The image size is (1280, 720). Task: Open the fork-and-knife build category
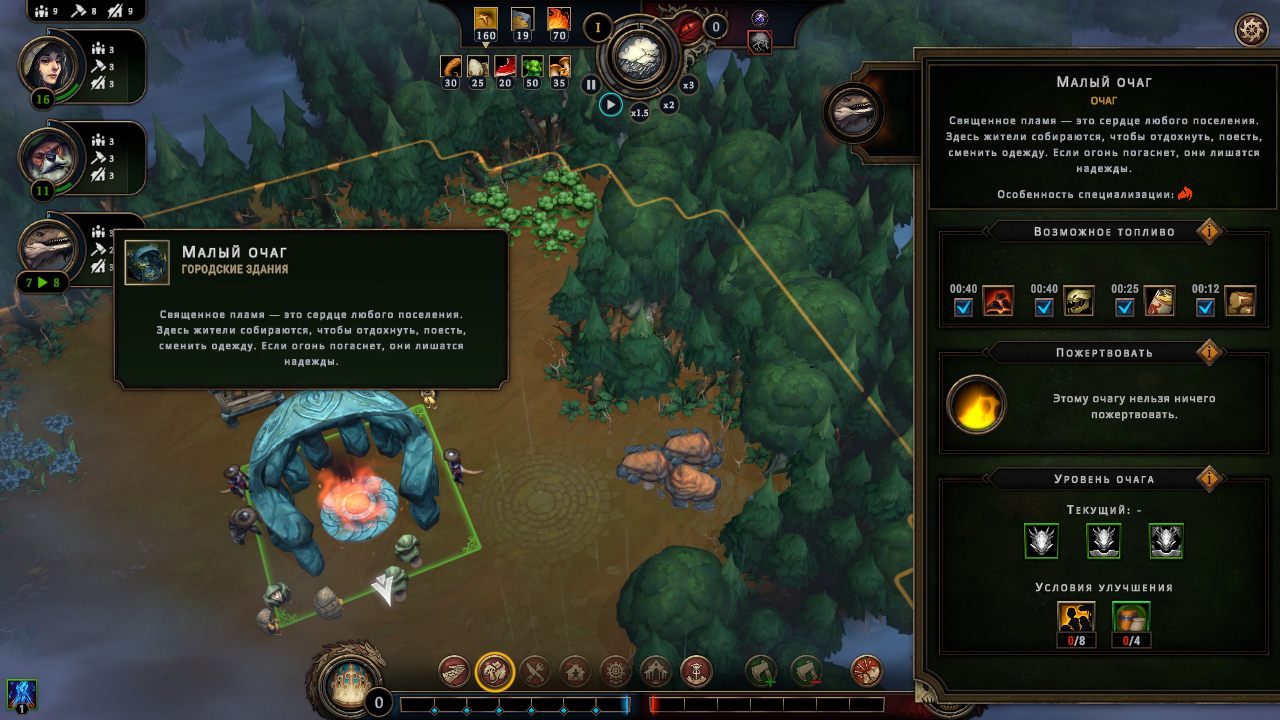[535, 671]
